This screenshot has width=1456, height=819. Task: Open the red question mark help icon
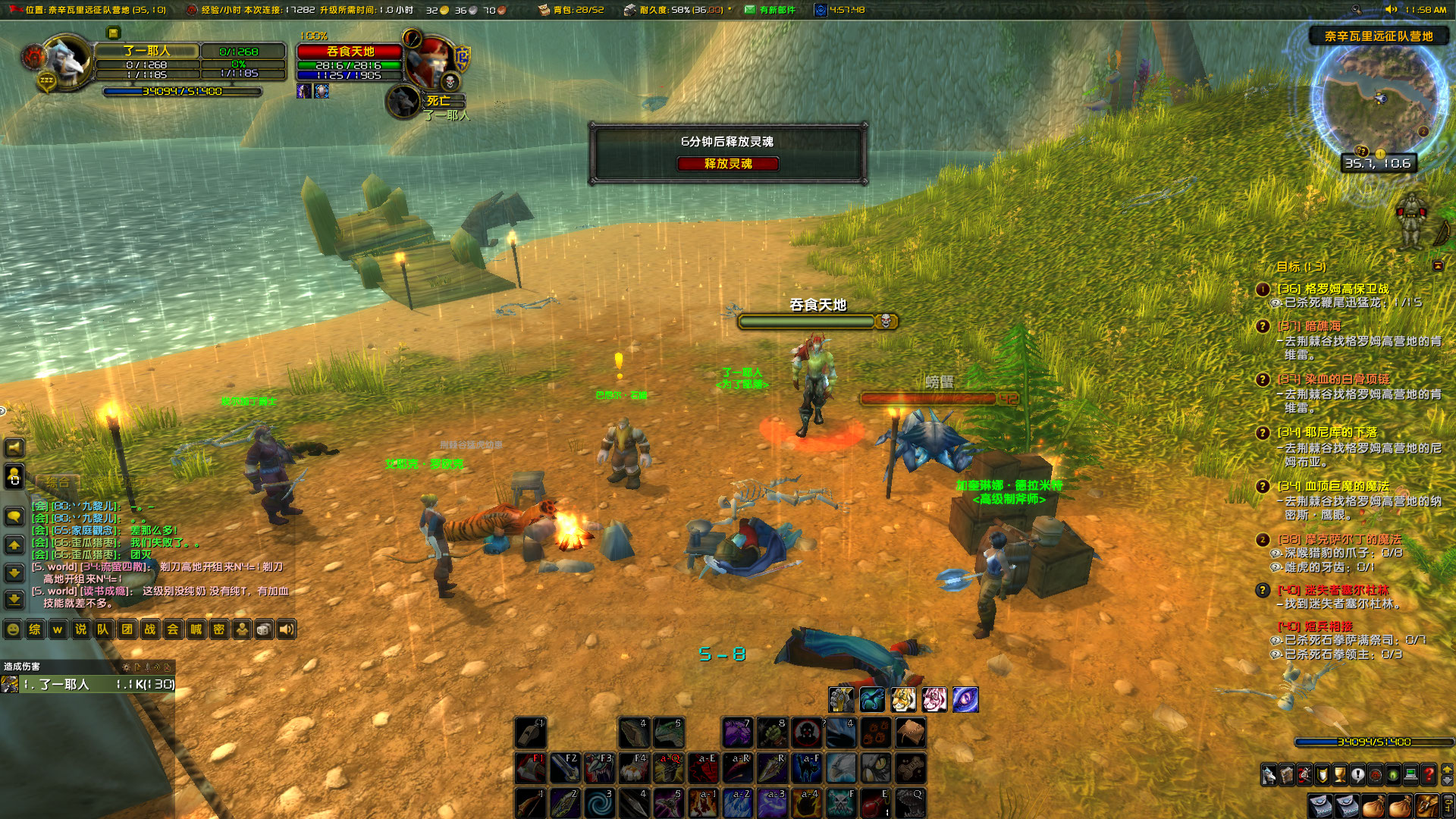point(1427,774)
